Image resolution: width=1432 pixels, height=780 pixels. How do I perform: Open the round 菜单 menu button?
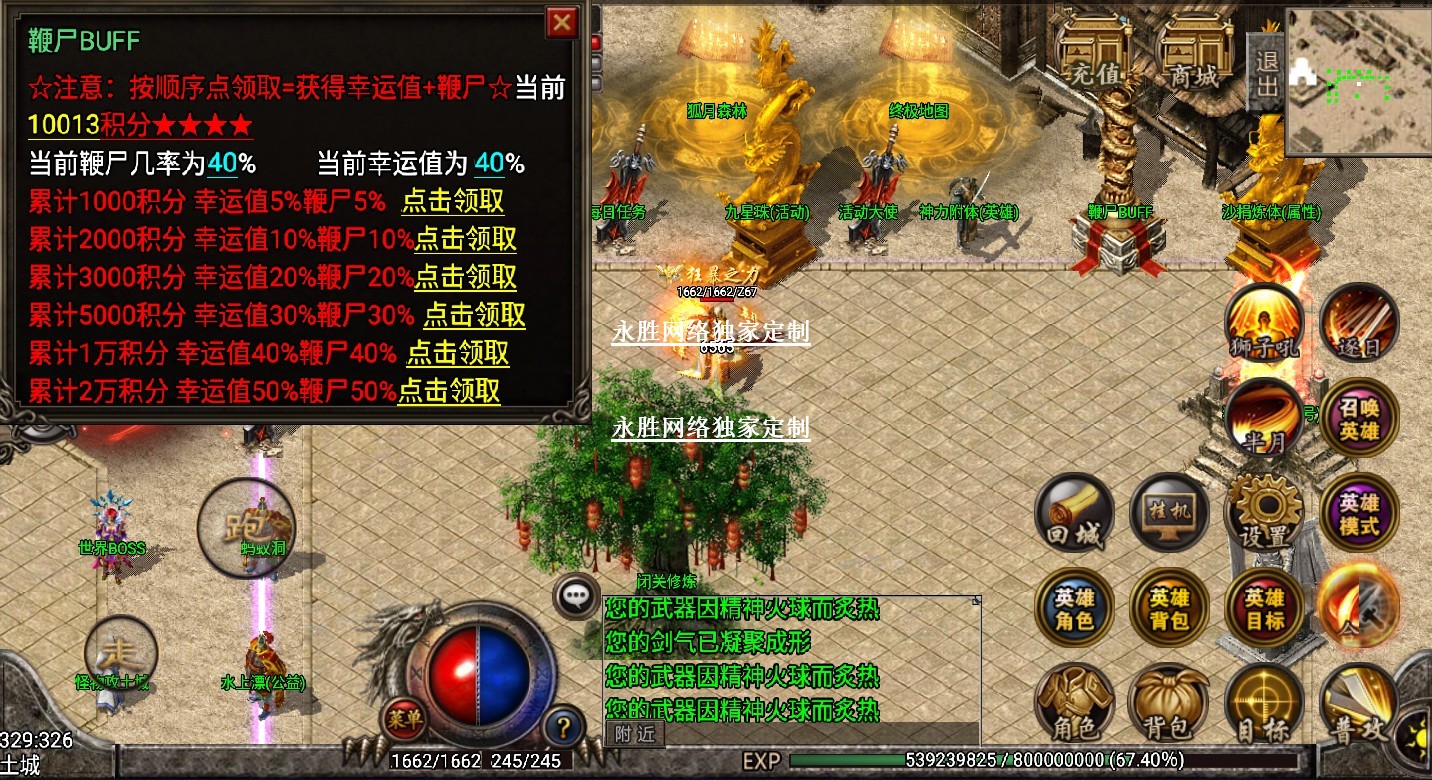pyautogui.click(x=405, y=718)
